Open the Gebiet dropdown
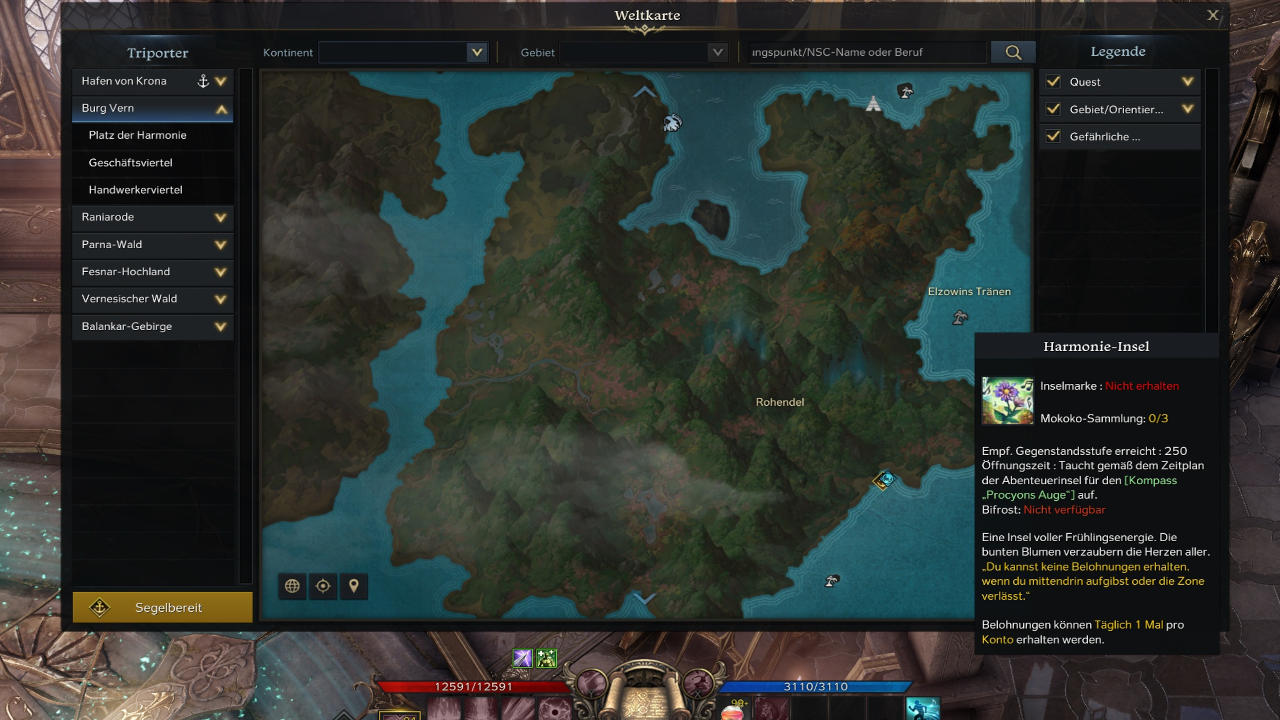This screenshot has width=1280, height=720. tap(717, 52)
